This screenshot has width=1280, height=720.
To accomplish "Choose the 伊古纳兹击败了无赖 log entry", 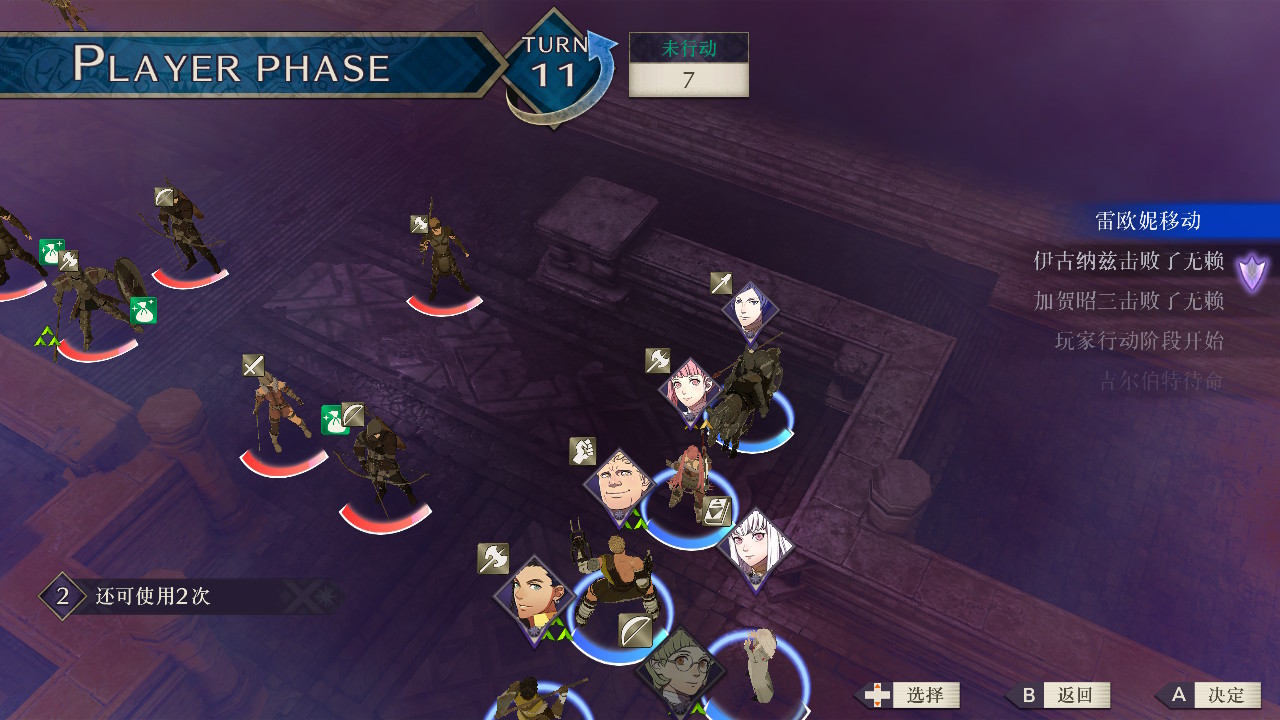I will tap(1129, 261).
